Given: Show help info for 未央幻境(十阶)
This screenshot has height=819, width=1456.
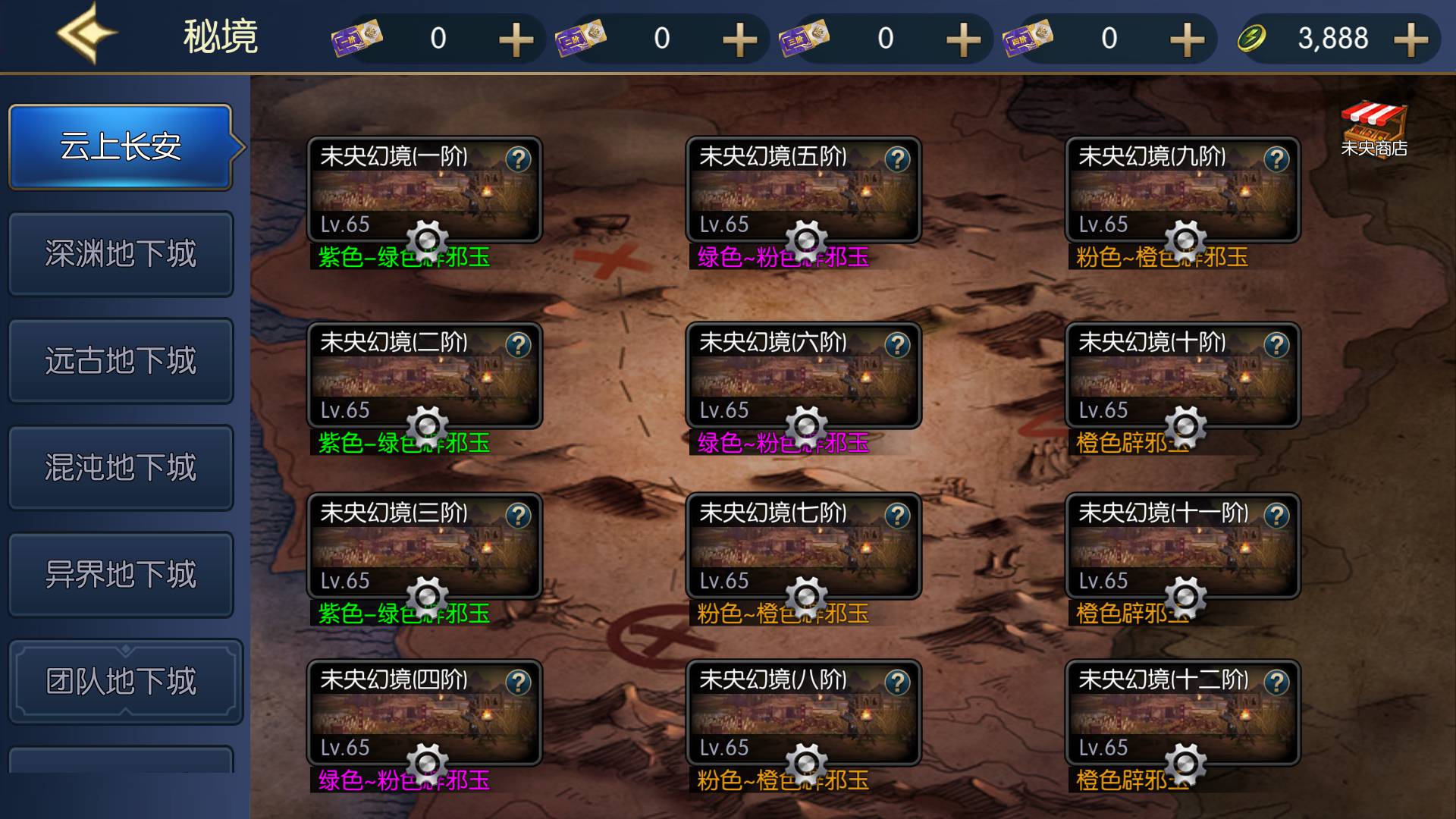Looking at the screenshot, I should pos(1277,345).
